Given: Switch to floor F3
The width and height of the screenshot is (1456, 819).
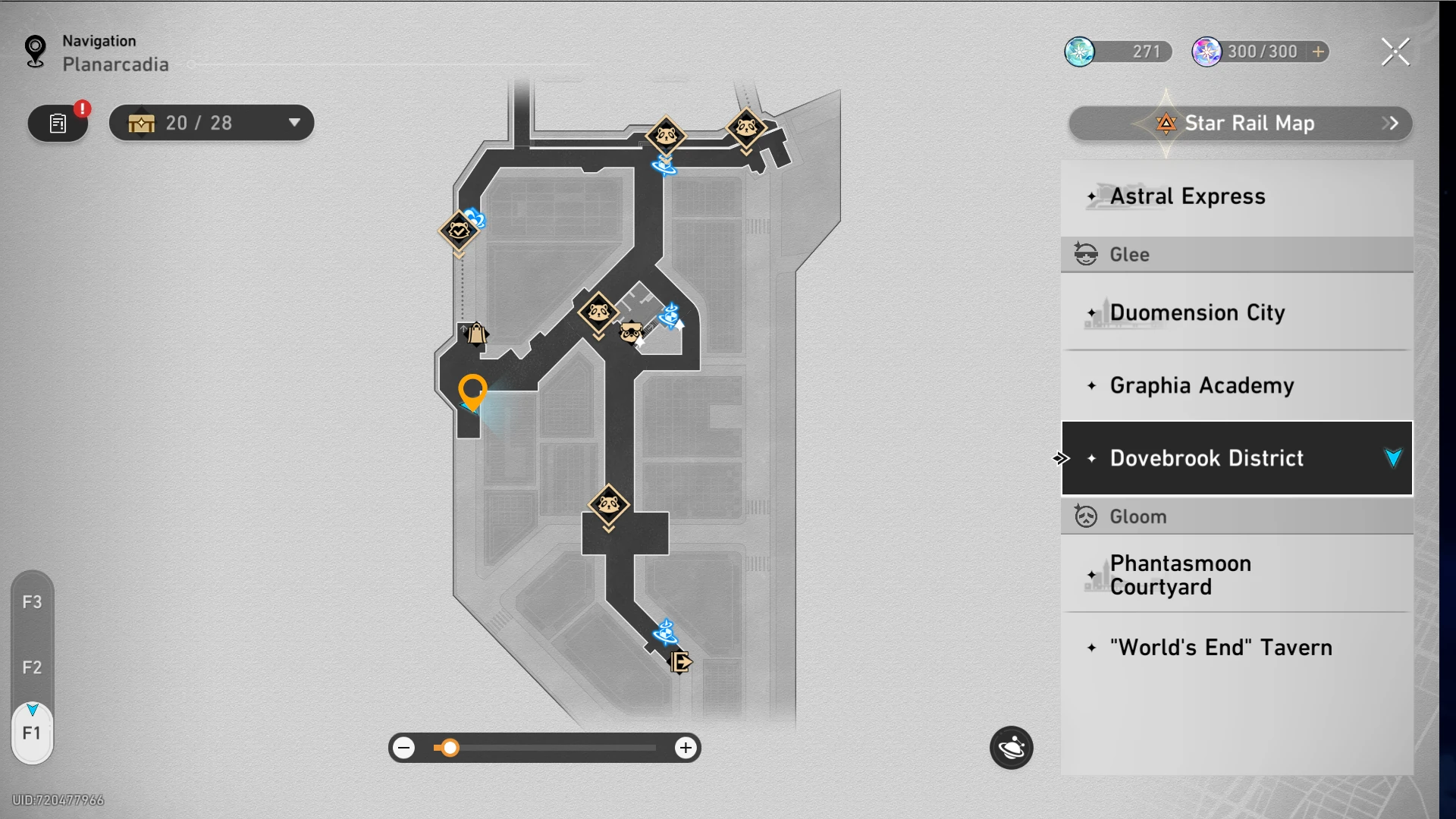Looking at the screenshot, I should coord(32,602).
